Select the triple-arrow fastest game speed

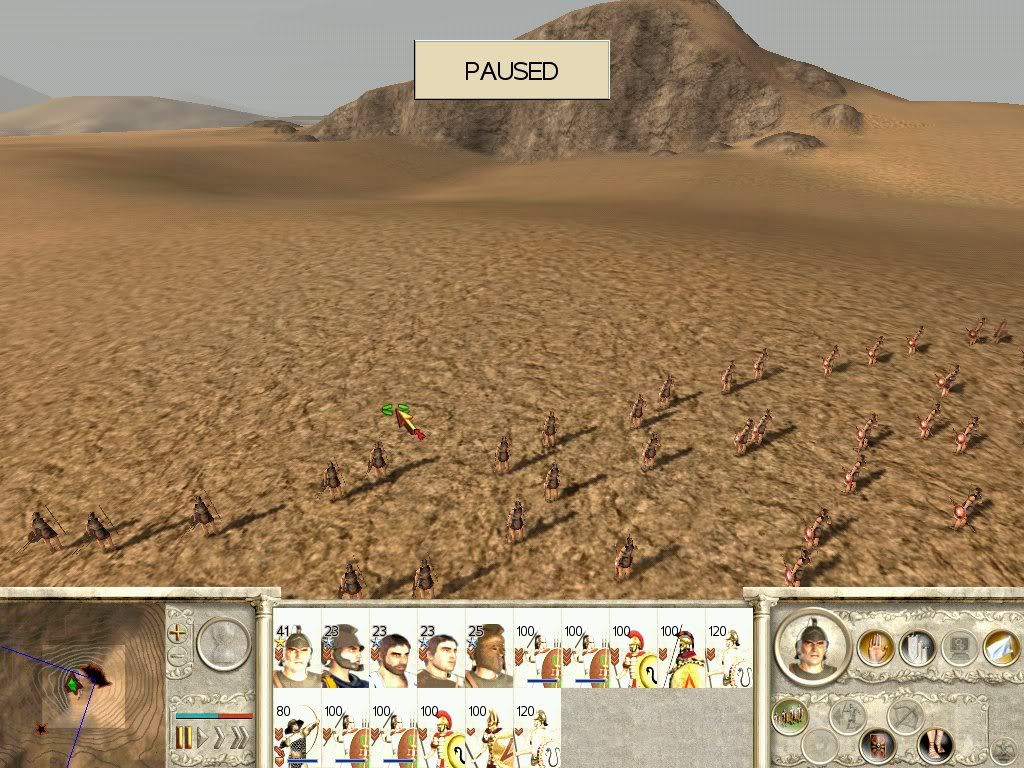(238, 738)
